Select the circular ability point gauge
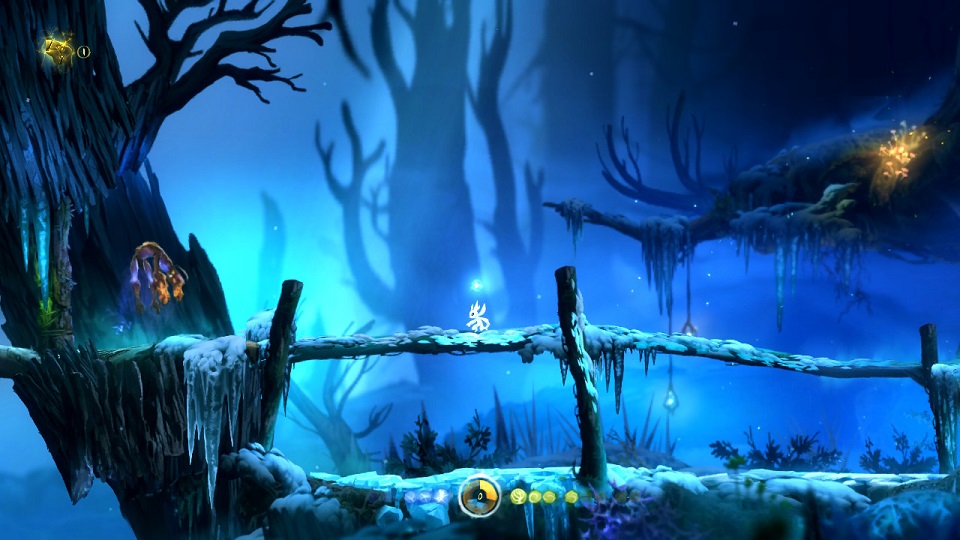This screenshot has height=540, width=960. click(480, 496)
